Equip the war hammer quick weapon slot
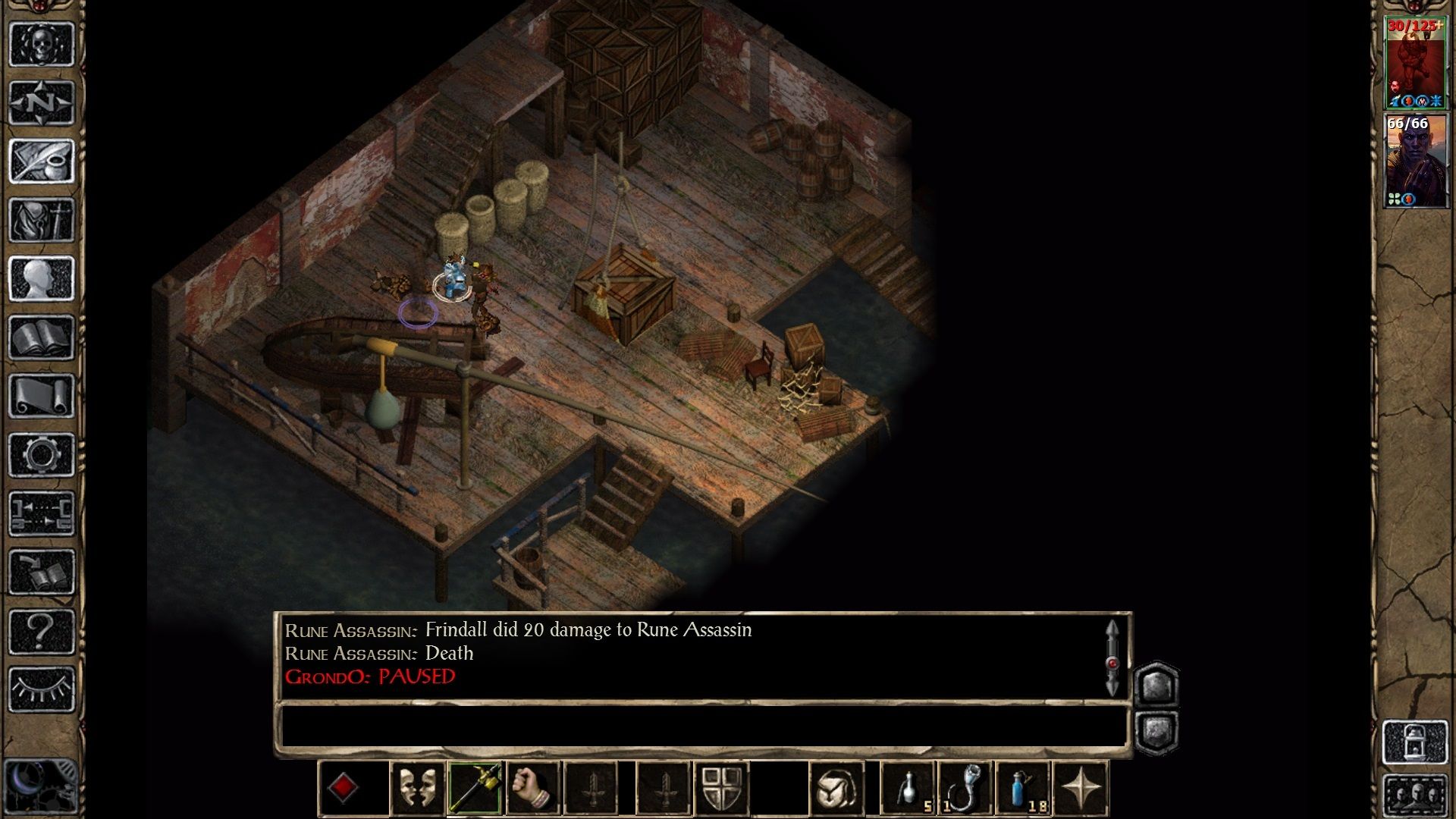 [475, 789]
